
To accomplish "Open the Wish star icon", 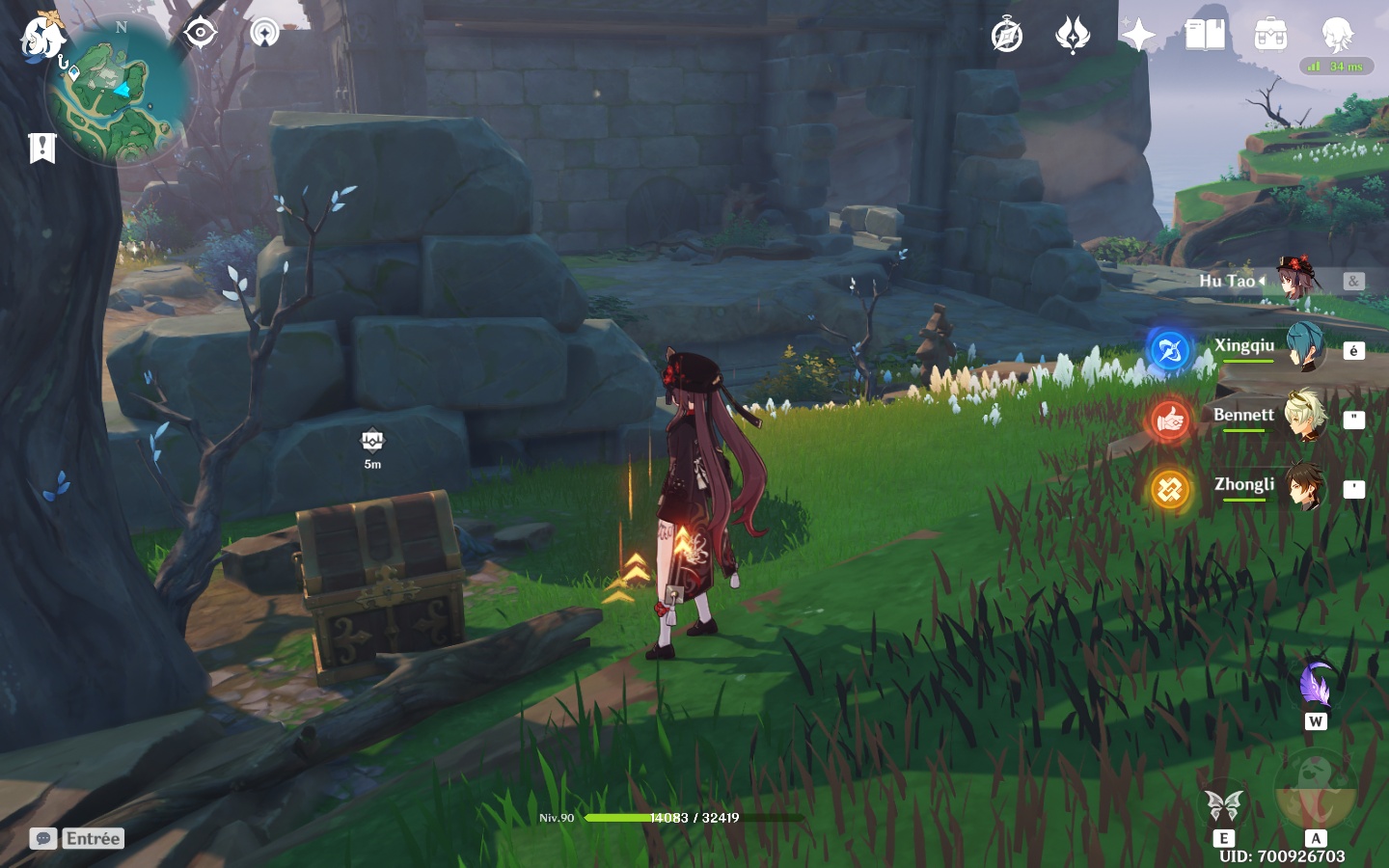I will tap(1138, 36).
